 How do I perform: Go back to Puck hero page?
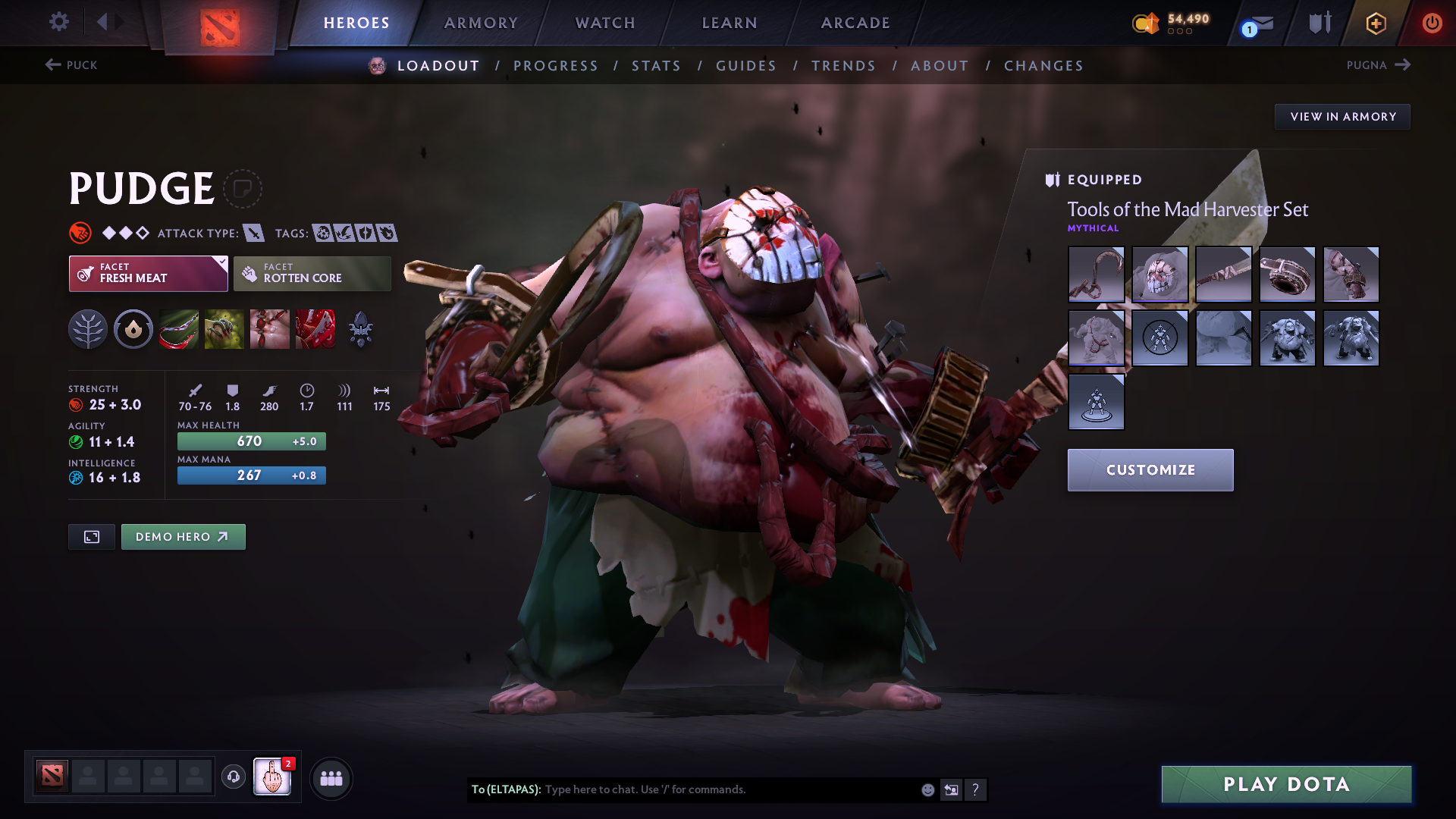72,65
